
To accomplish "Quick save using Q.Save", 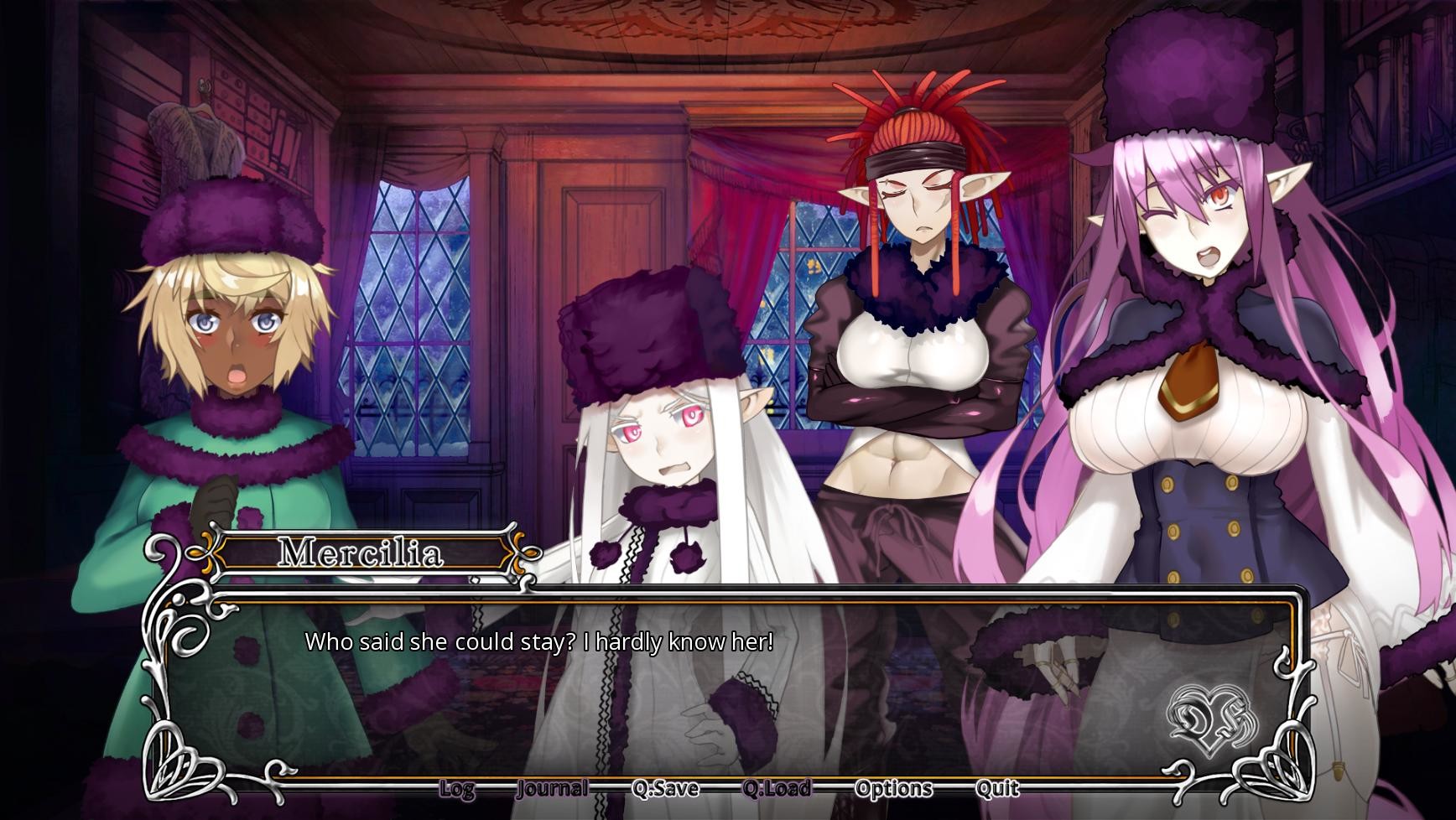I will click(x=667, y=788).
